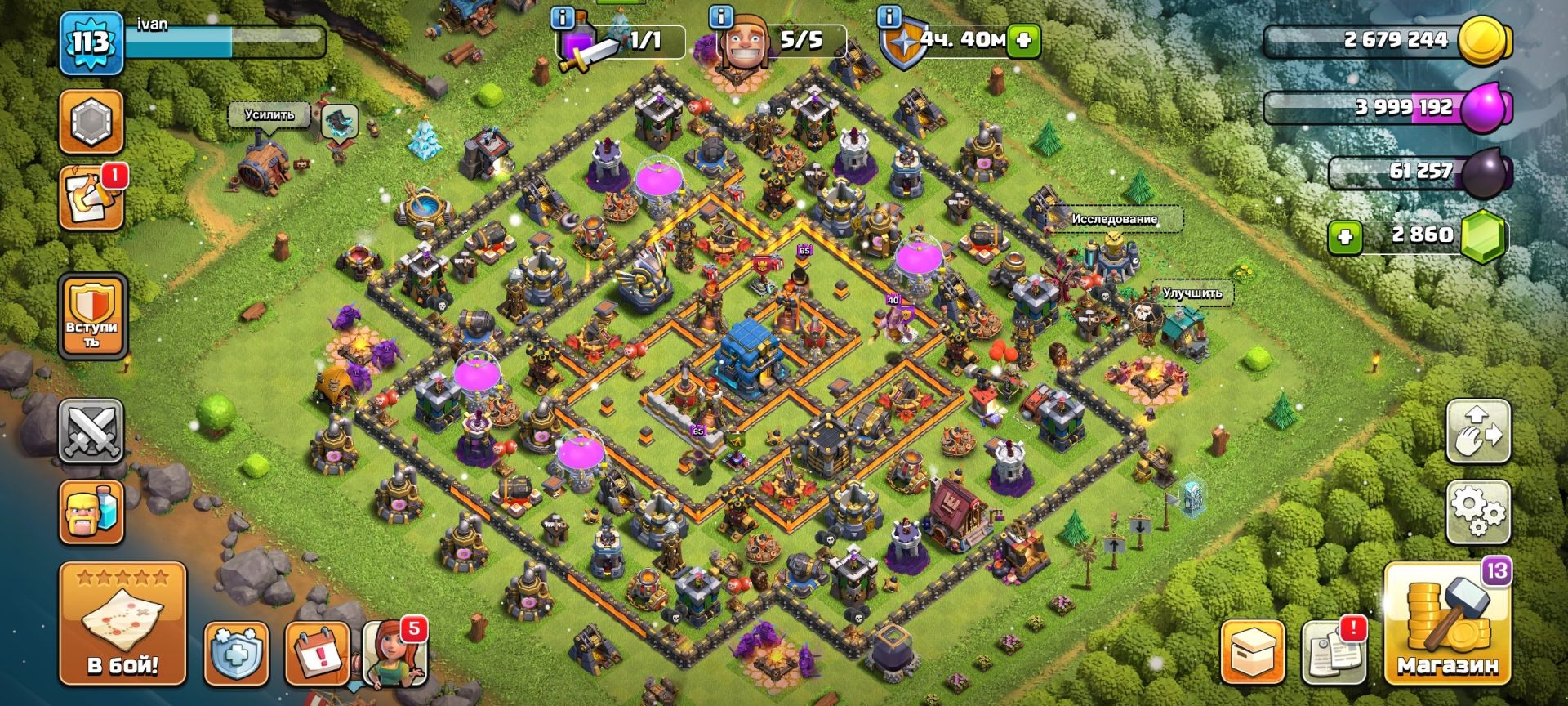Viewport: 1568px width, 706px height.
Task: Open the villager builder suggestions
Action: click(x=394, y=654)
